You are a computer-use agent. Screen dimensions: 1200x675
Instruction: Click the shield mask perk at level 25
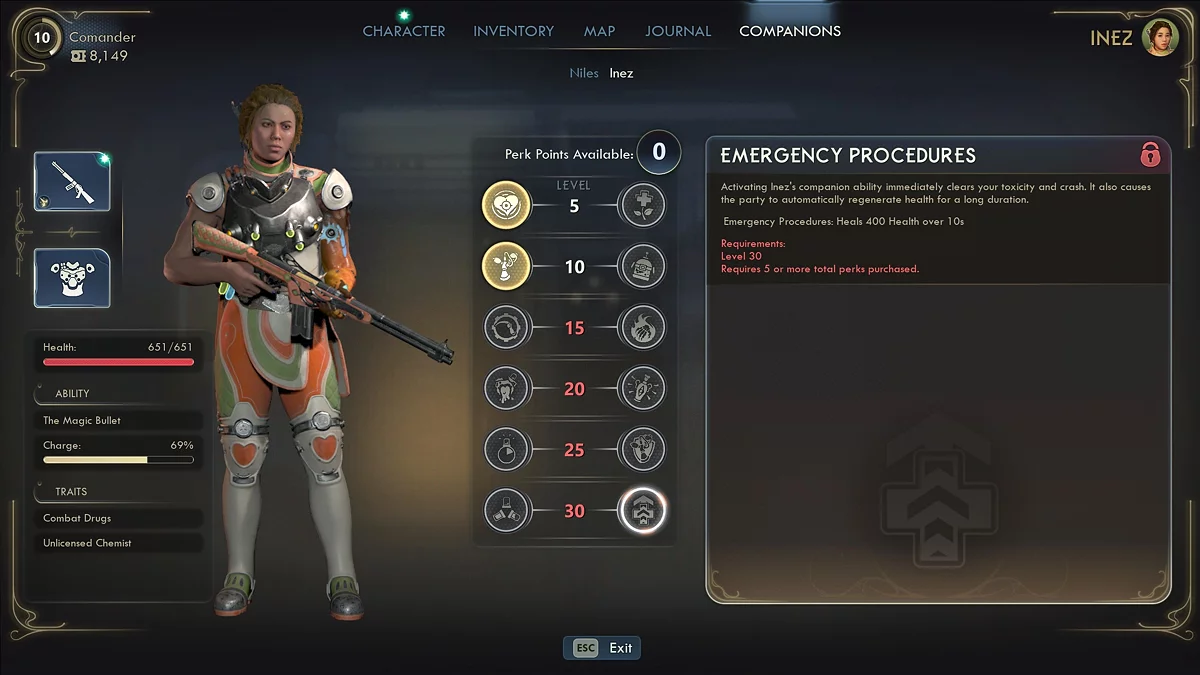click(x=642, y=450)
